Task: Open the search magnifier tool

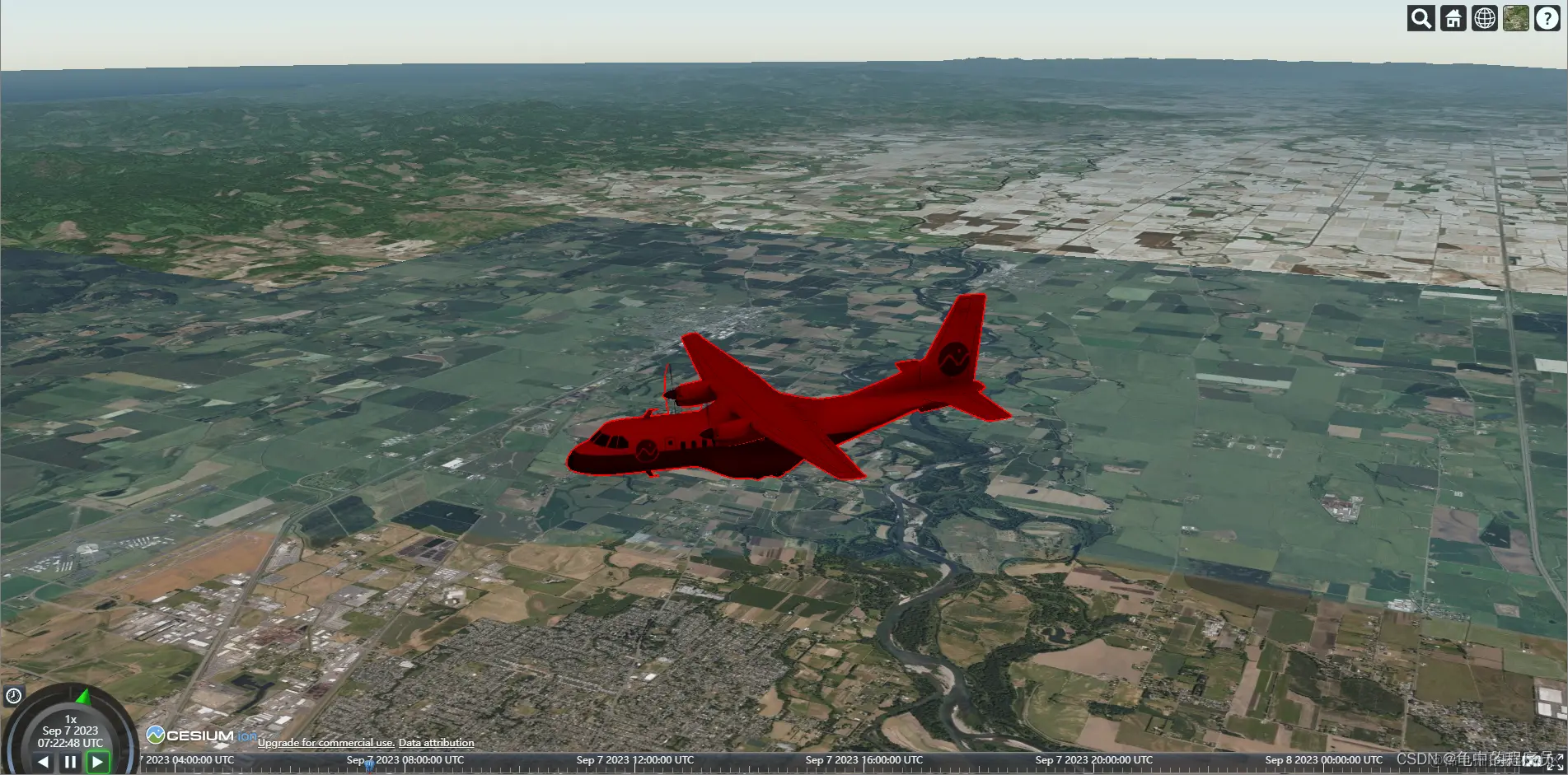Action: point(1421,18)
